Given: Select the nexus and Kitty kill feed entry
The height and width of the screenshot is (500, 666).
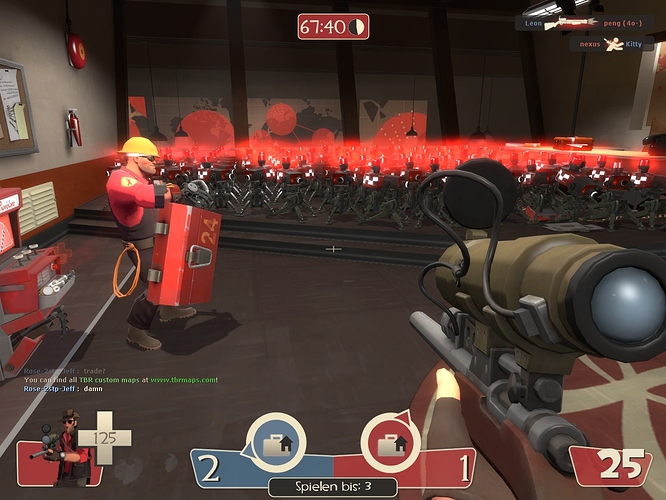Looking at the screenshot, I should pos(612,45).
